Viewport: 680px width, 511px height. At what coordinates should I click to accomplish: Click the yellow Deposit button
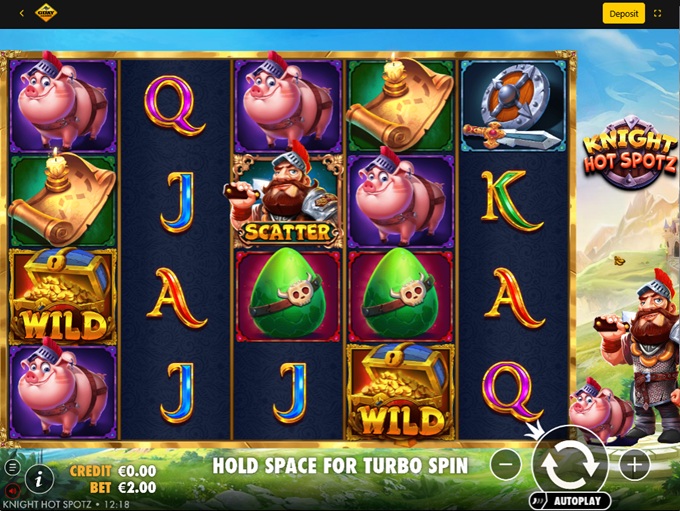tap(623, 14)
